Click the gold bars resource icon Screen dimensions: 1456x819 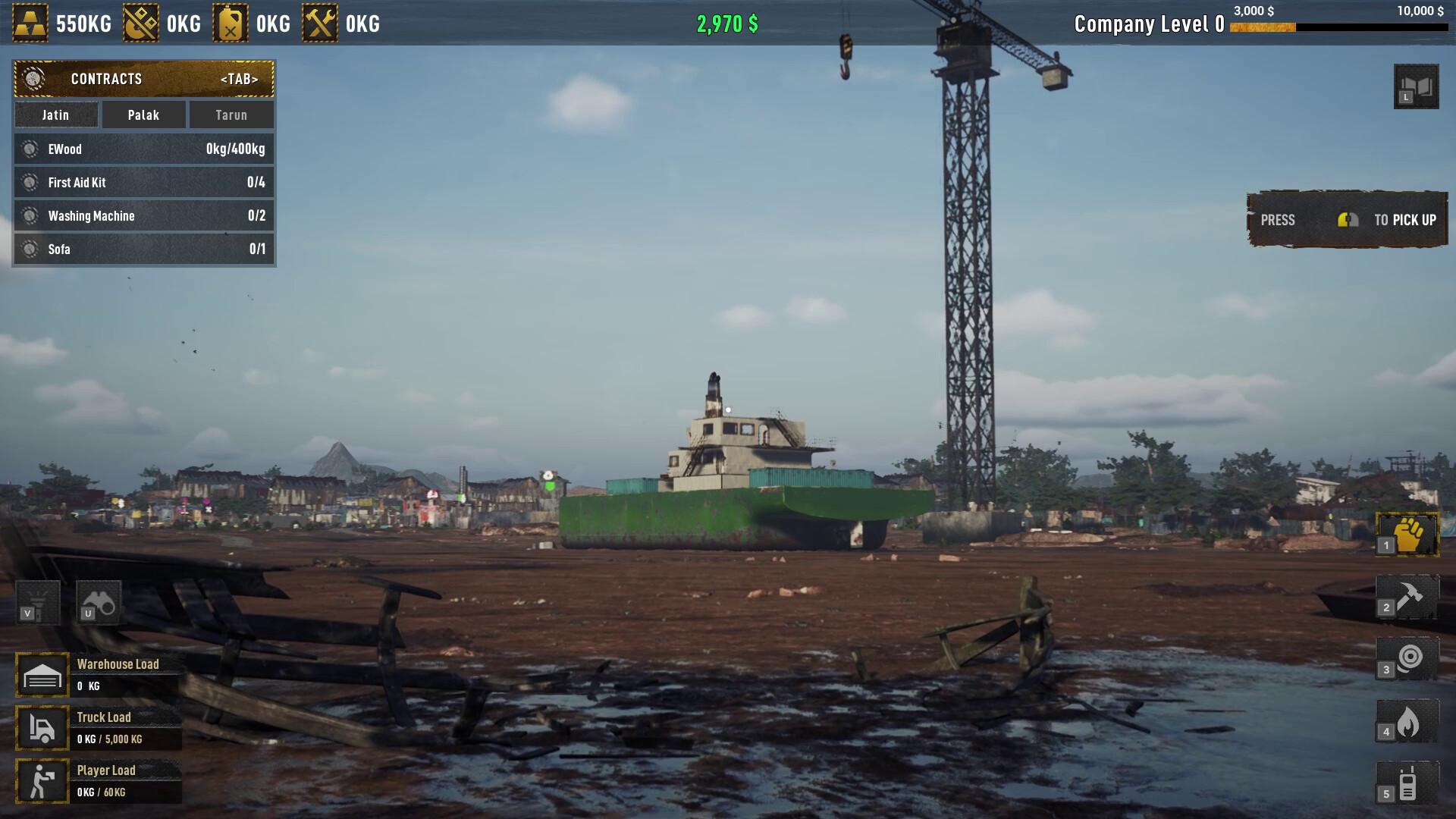31,23
